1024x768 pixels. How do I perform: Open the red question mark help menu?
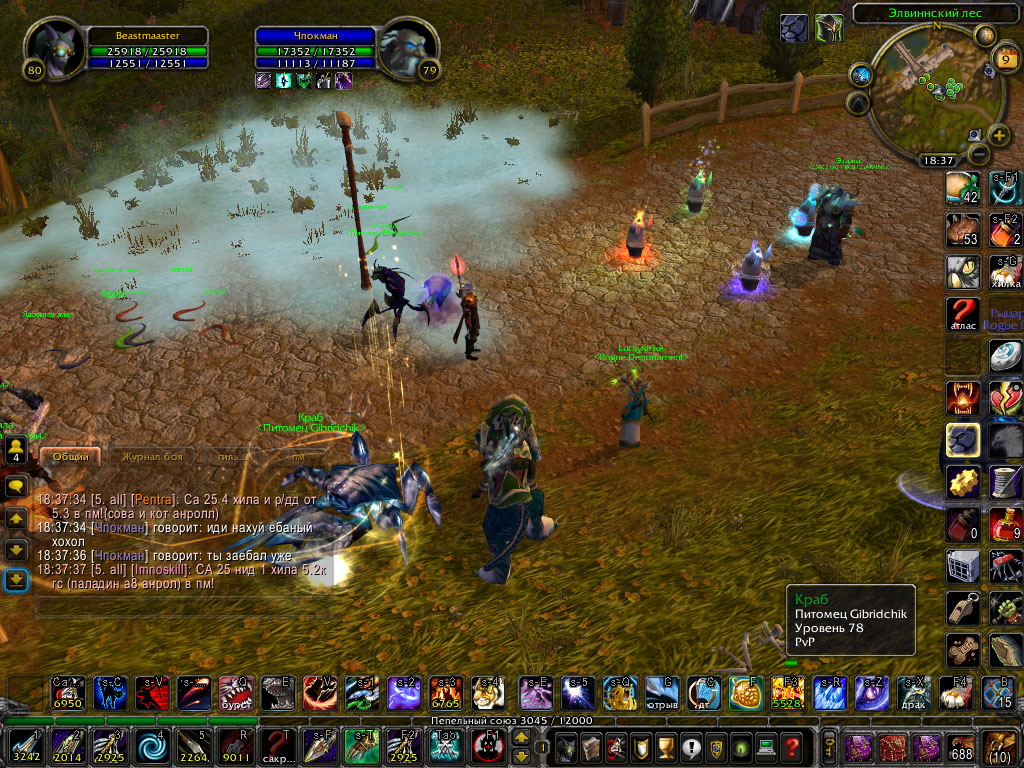(x=791, y=747)
